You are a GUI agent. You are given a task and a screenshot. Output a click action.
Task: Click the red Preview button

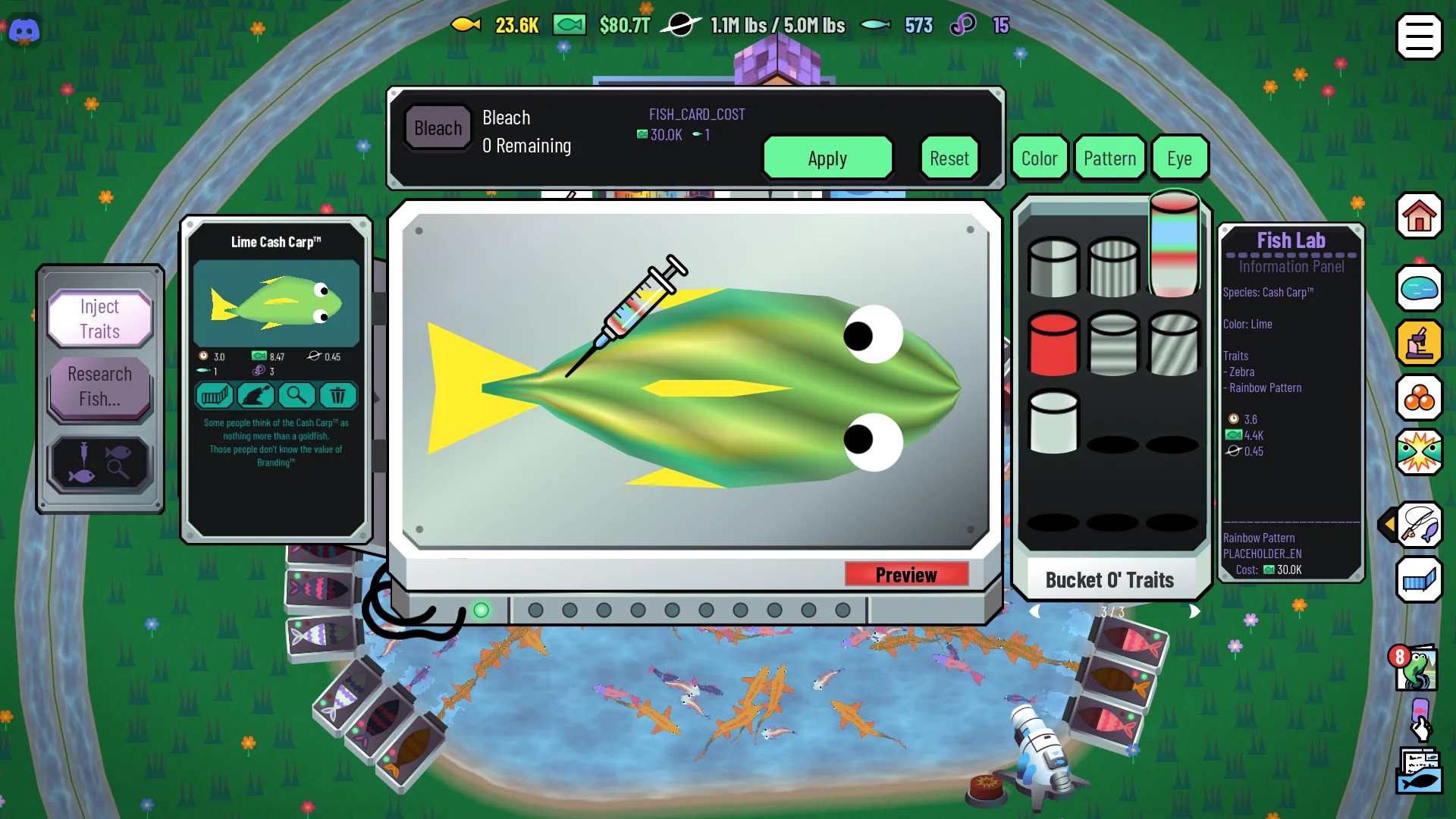tap(906, 575)
